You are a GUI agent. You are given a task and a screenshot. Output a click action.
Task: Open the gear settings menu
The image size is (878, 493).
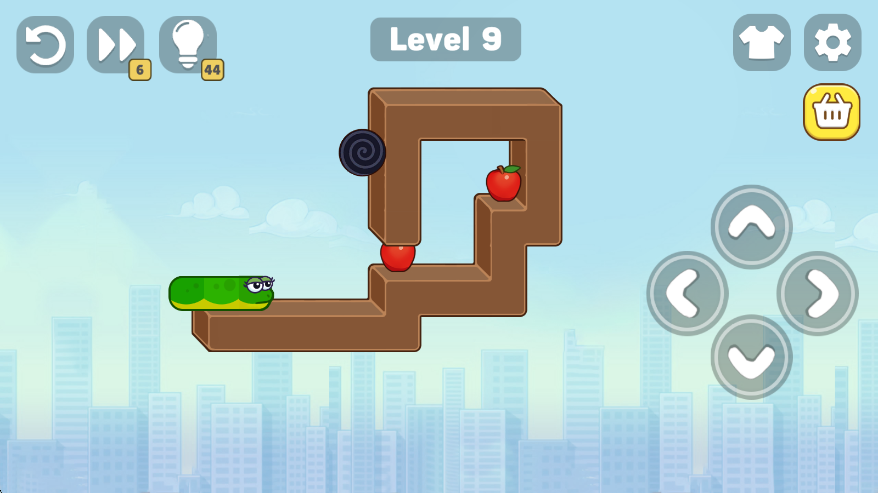pyautogui.click(x=832, y=42)
